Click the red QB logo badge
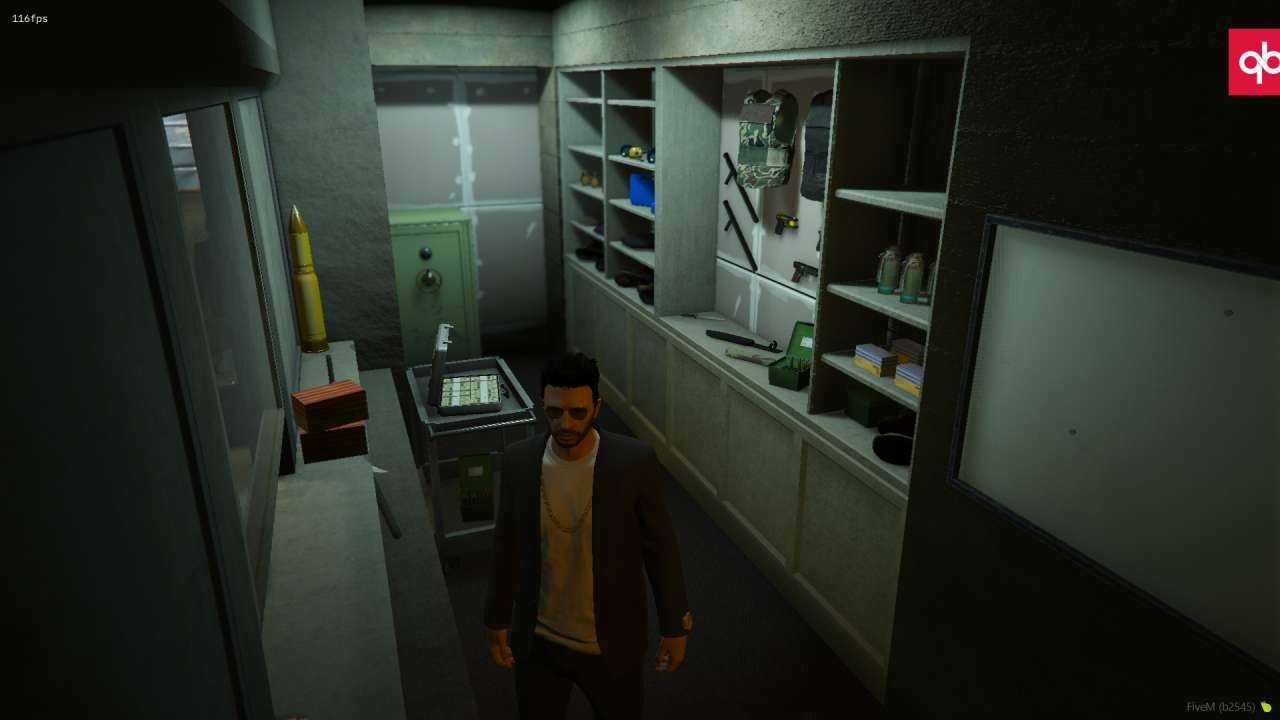This screenshot has width=1280, height=720. [1254, 62]
